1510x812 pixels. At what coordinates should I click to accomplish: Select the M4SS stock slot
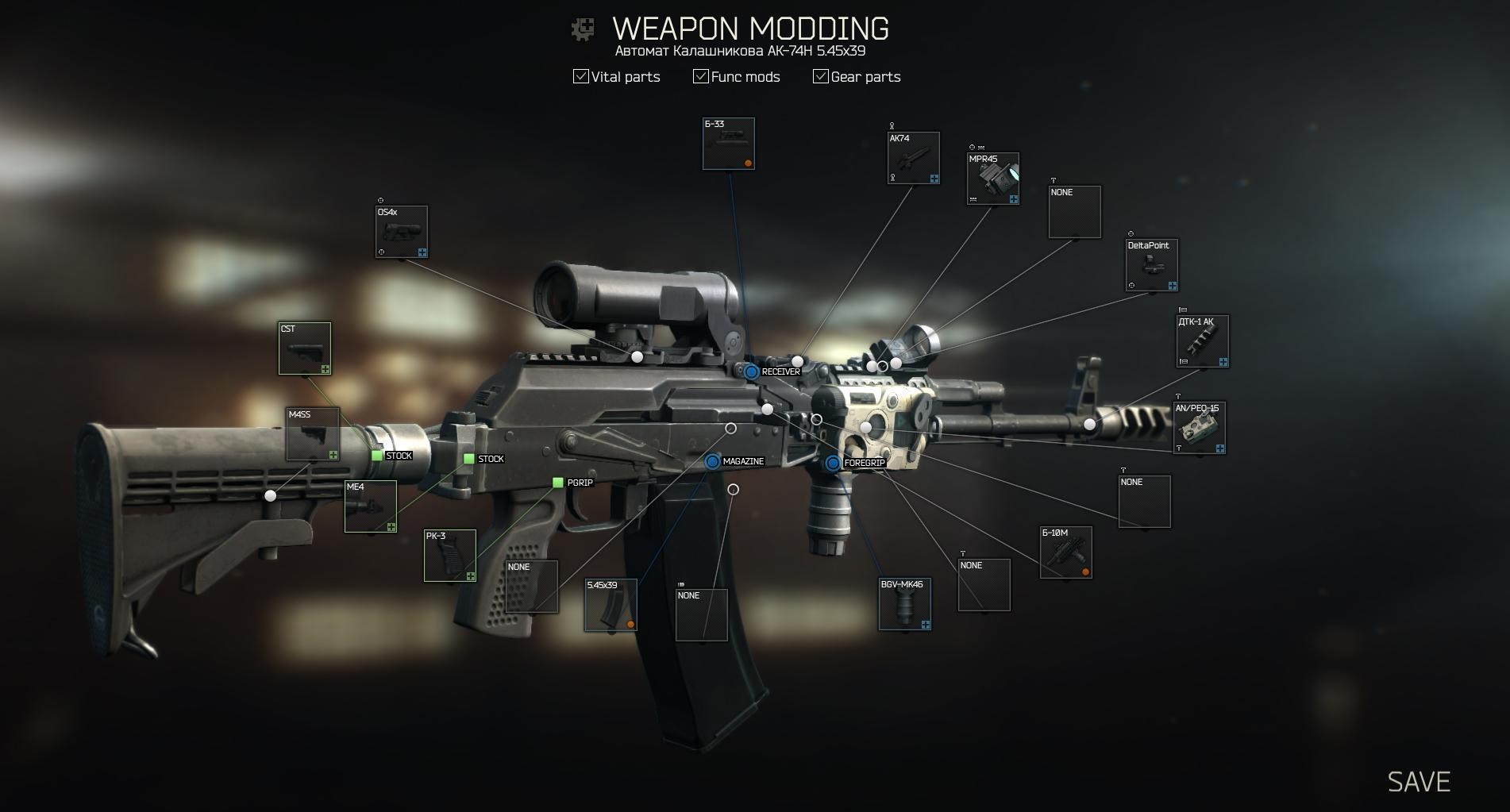313,434
